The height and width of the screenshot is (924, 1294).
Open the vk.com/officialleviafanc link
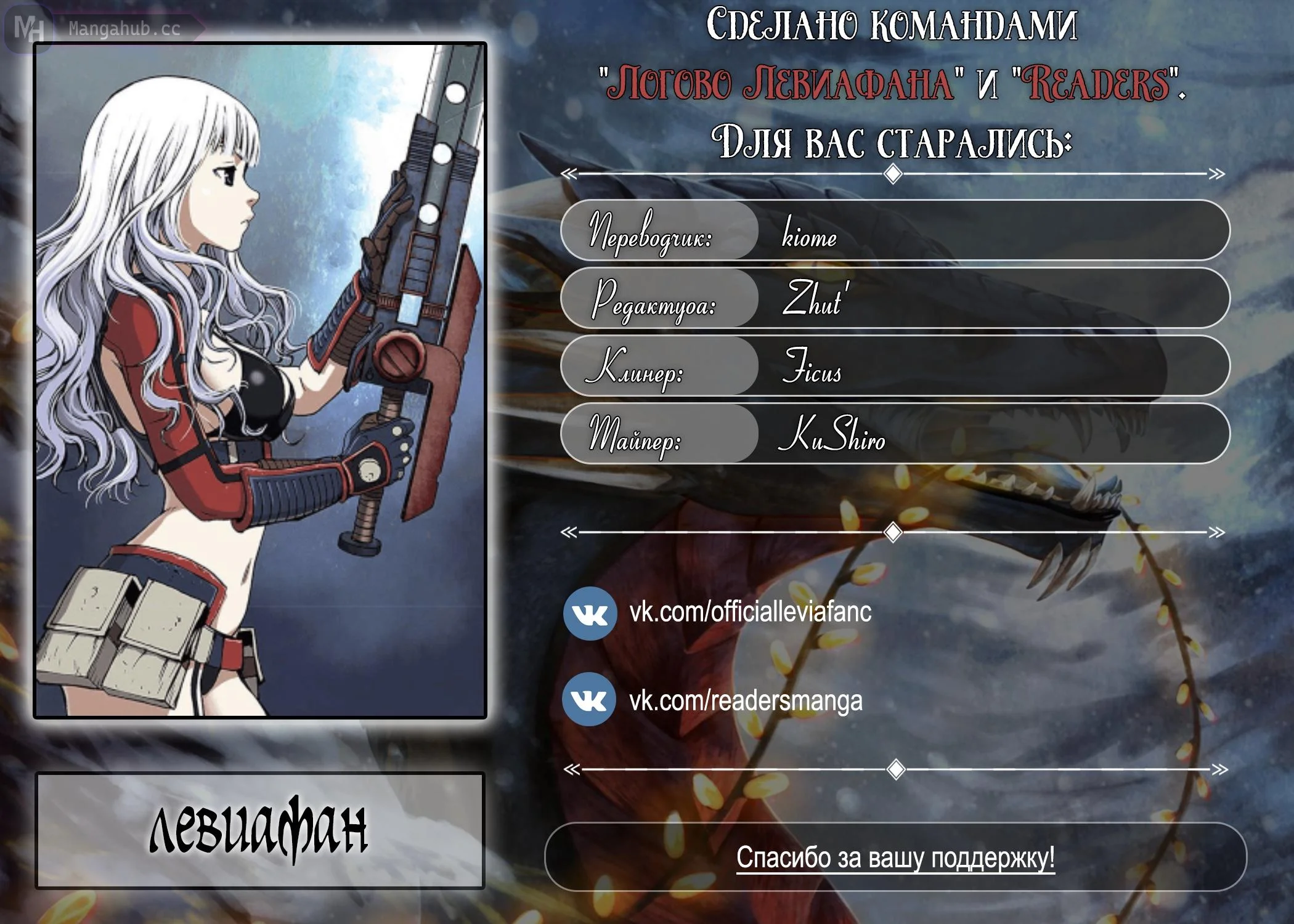click(x=750, y=612)
